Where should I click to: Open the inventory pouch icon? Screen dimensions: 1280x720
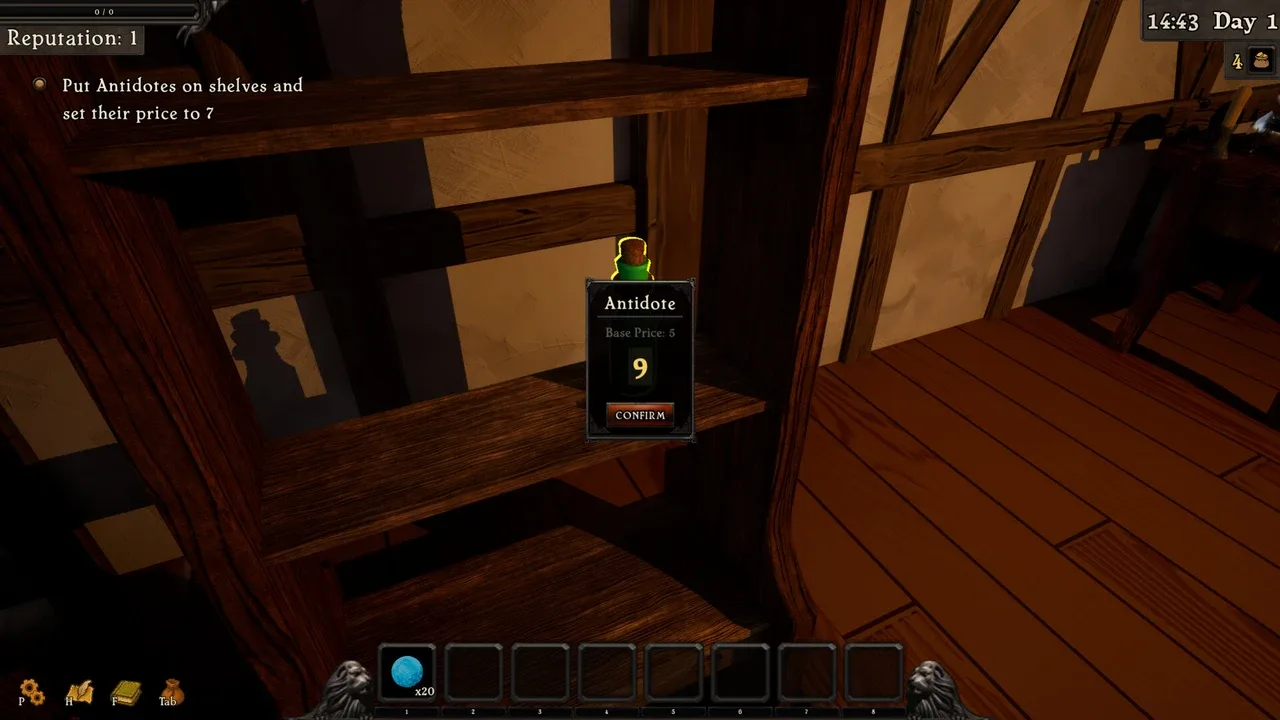[171, 690]
